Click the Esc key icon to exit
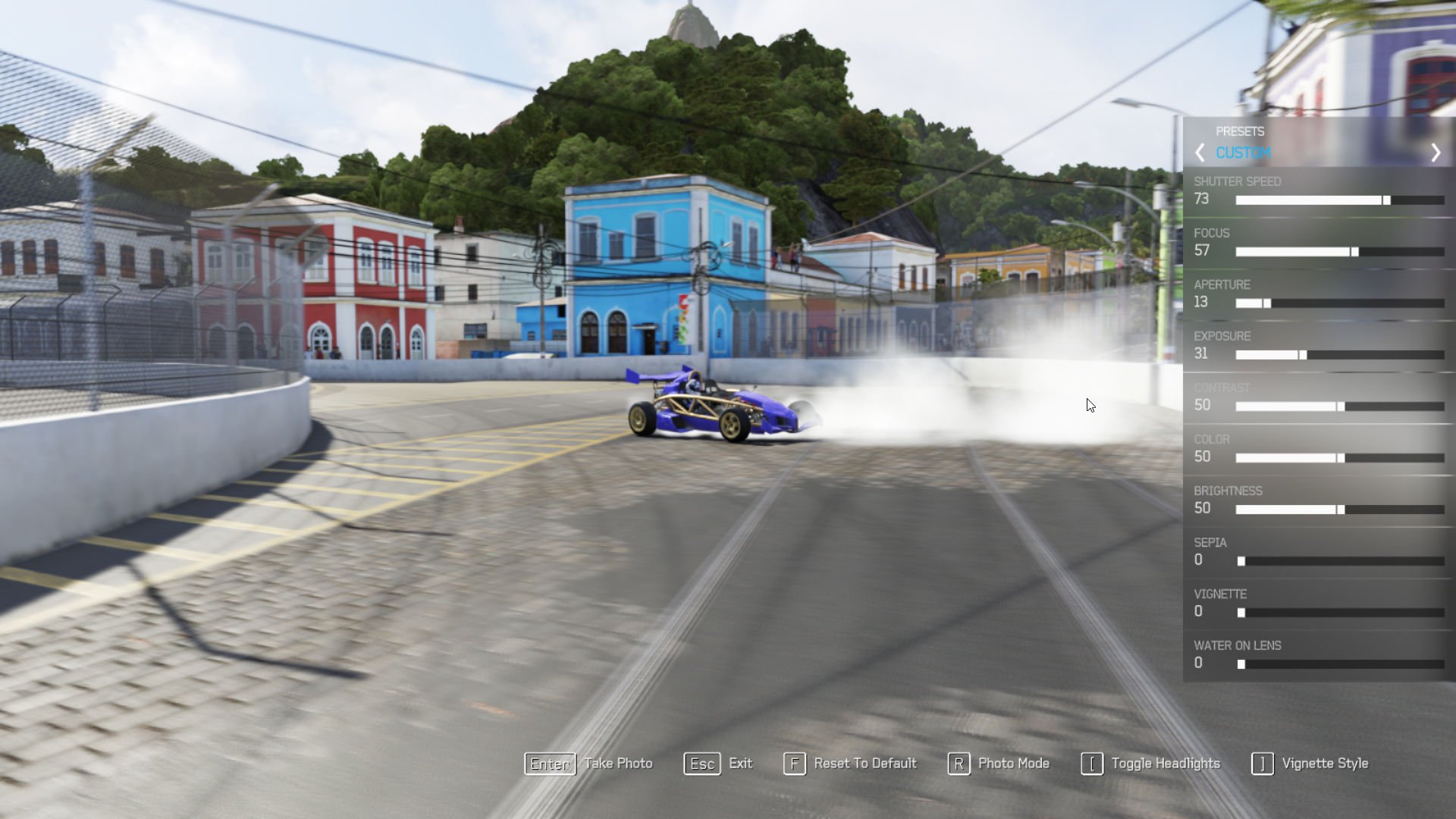1456x819 pixels. [701, 764]
